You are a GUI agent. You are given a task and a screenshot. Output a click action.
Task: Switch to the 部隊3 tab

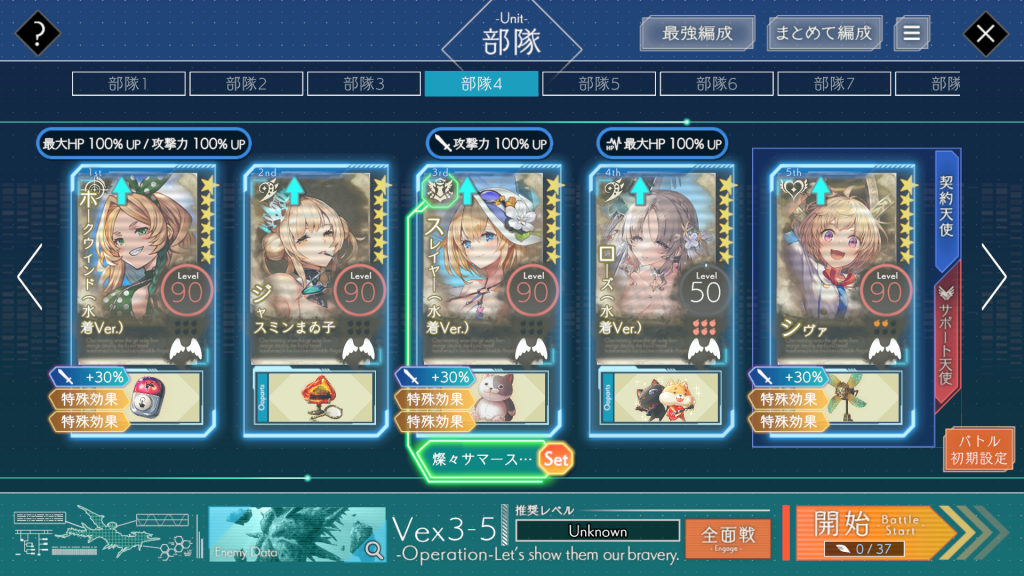(363, 84)
